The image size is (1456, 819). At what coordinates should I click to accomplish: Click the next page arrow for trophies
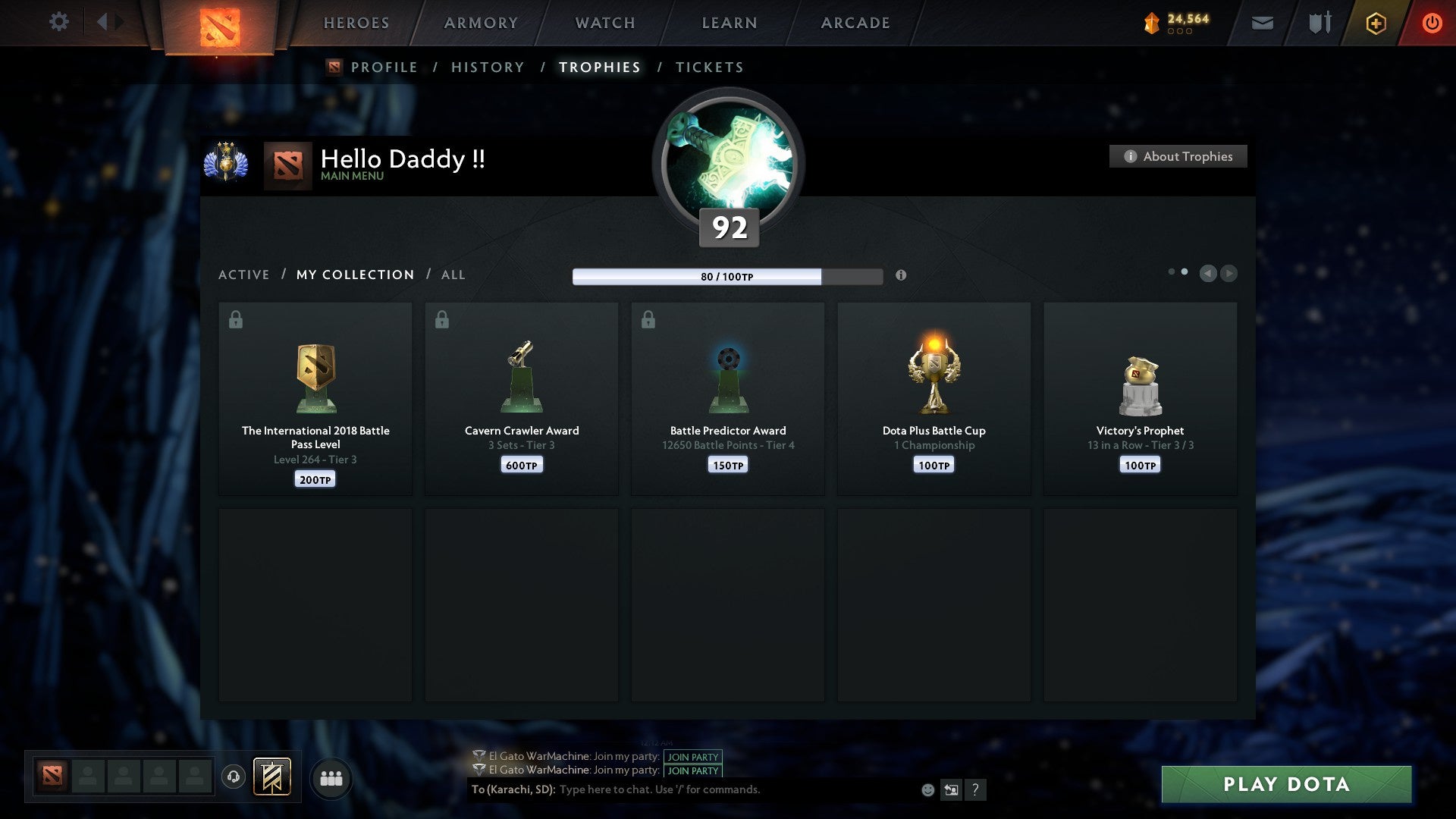pyautogui.click(x=1228, y=274)
